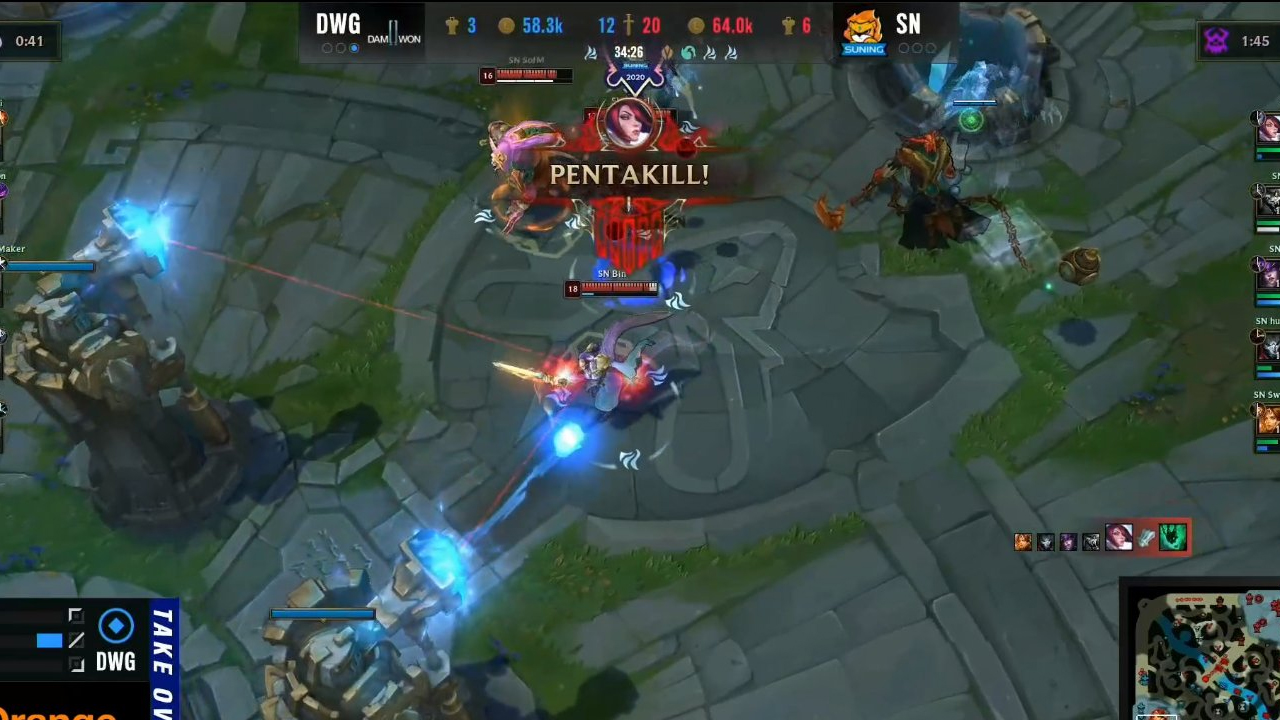
Task: Expand the PENTAKILL announcement banner
Action: pyautogui.click(x=629, y=175)
